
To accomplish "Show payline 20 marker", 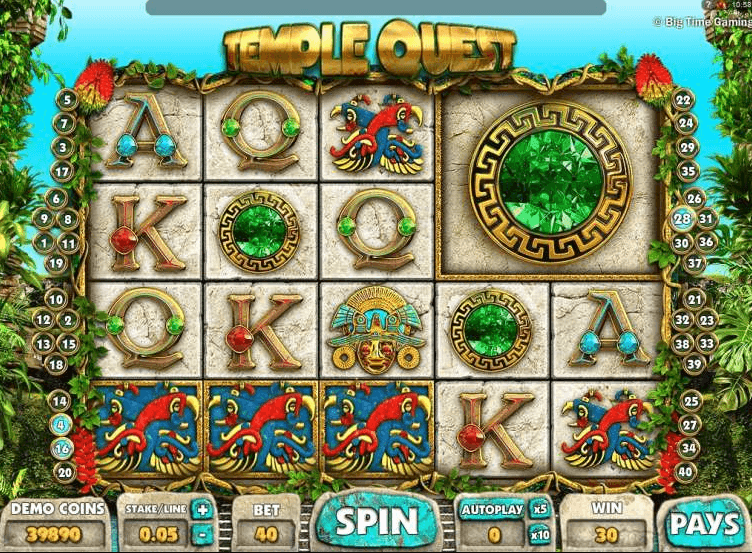I will (65, 472).
